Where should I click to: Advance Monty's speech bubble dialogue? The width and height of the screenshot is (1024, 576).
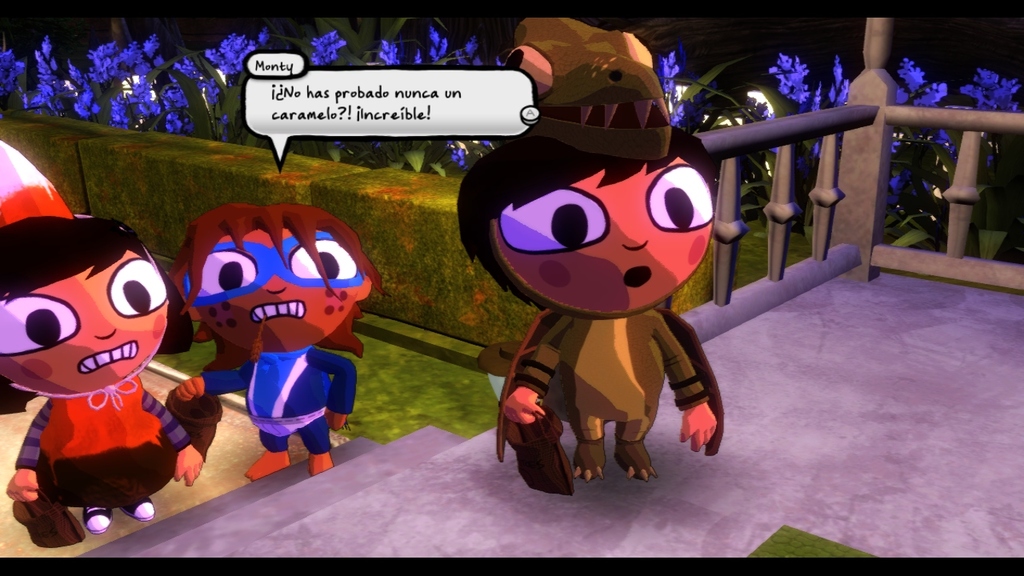tap(530, 115)
